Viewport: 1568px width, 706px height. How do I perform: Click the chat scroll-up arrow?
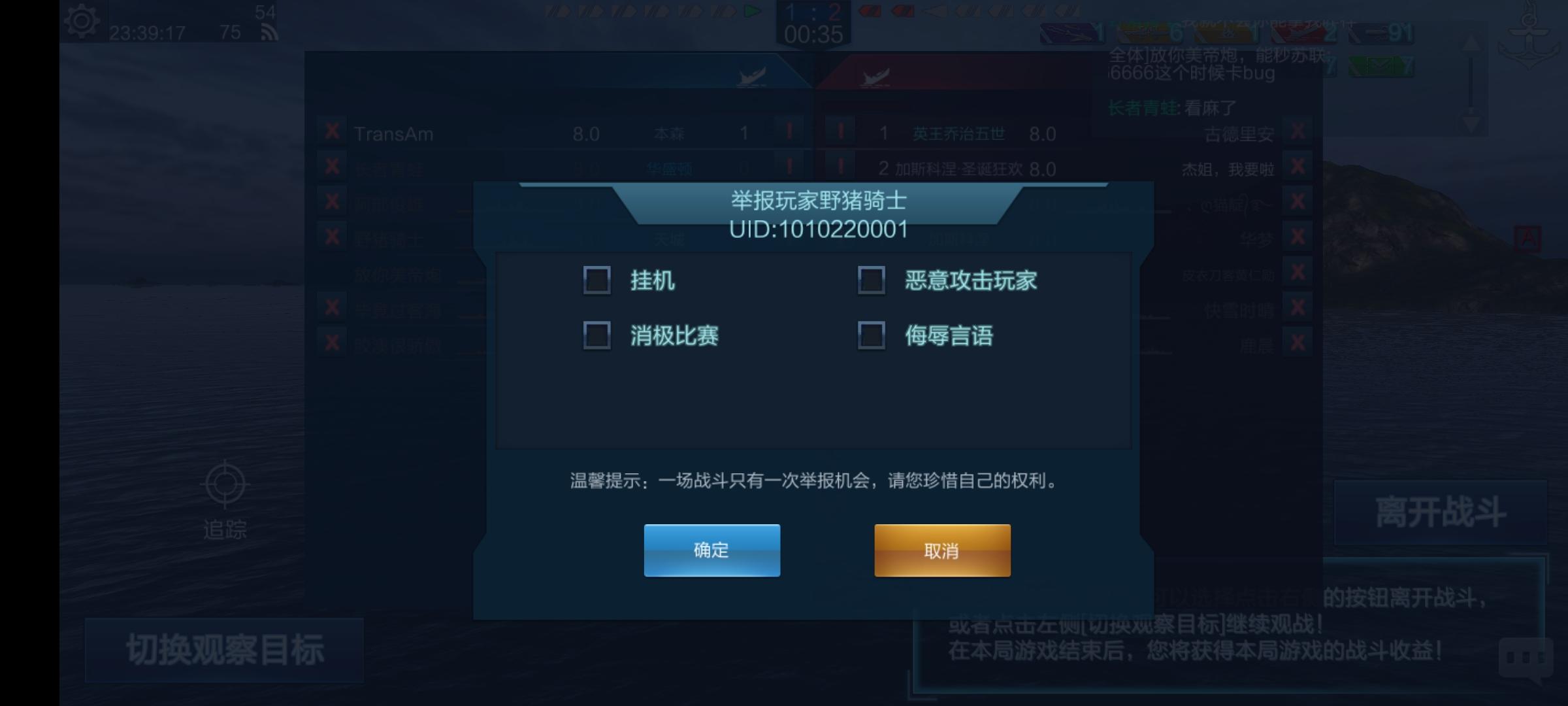point(1471,42)
